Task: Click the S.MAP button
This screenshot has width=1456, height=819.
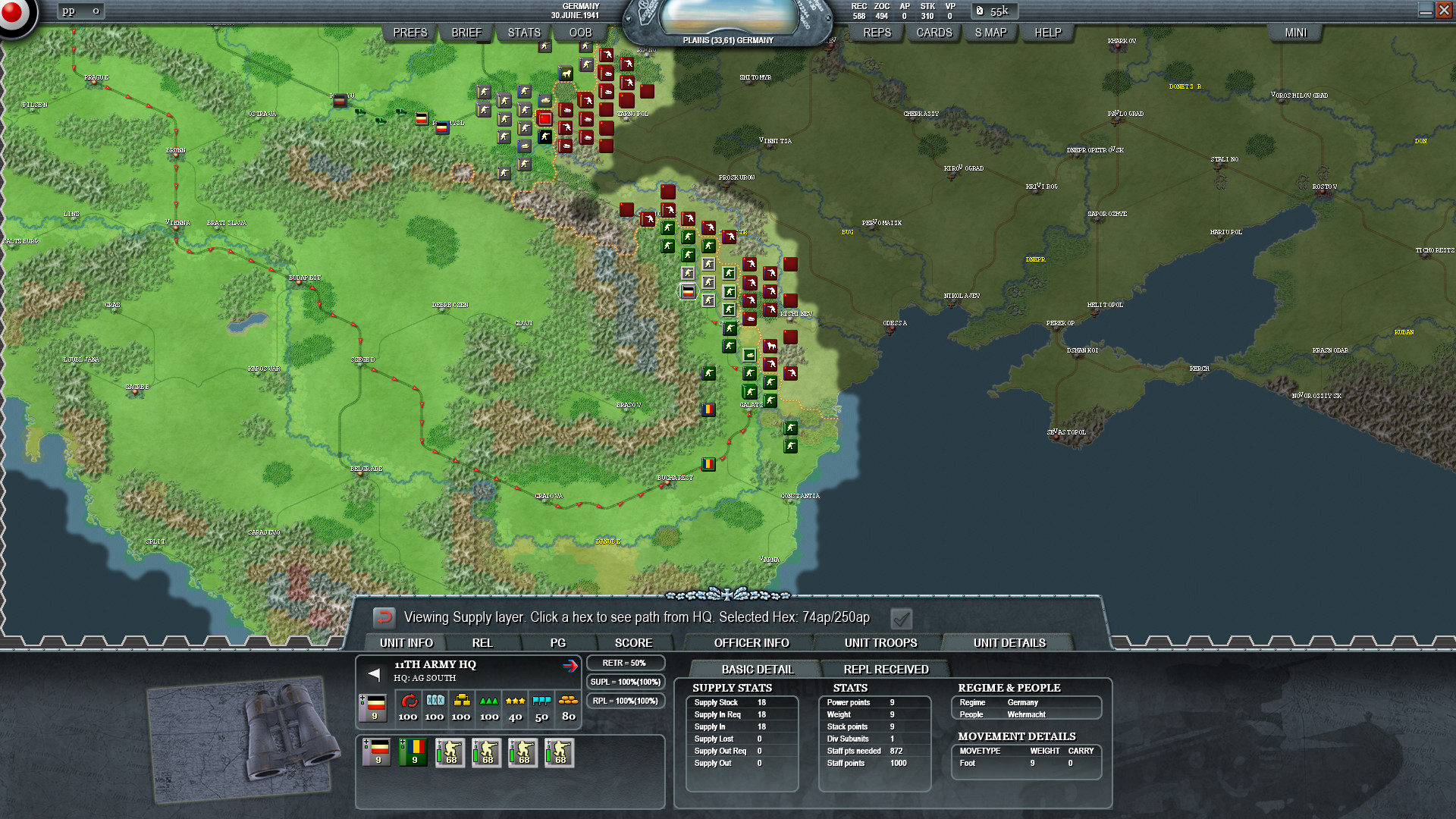Action: (x=990, y=32)
